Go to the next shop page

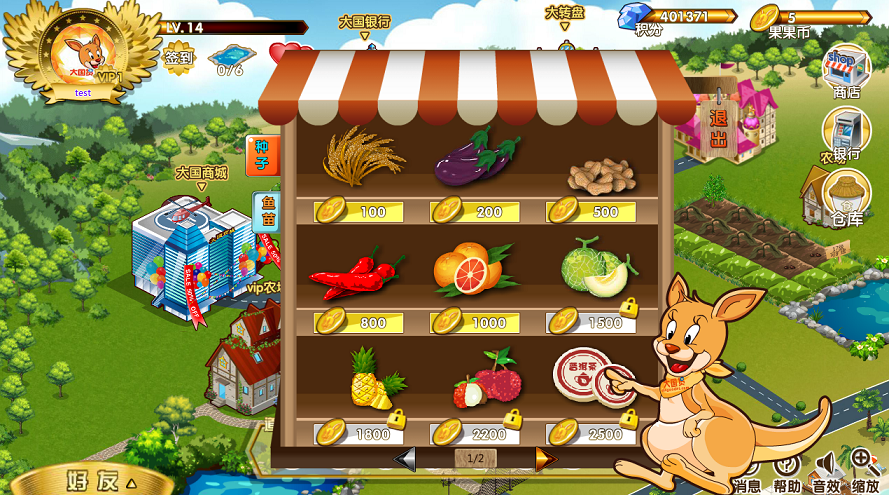tap(545, 458)
